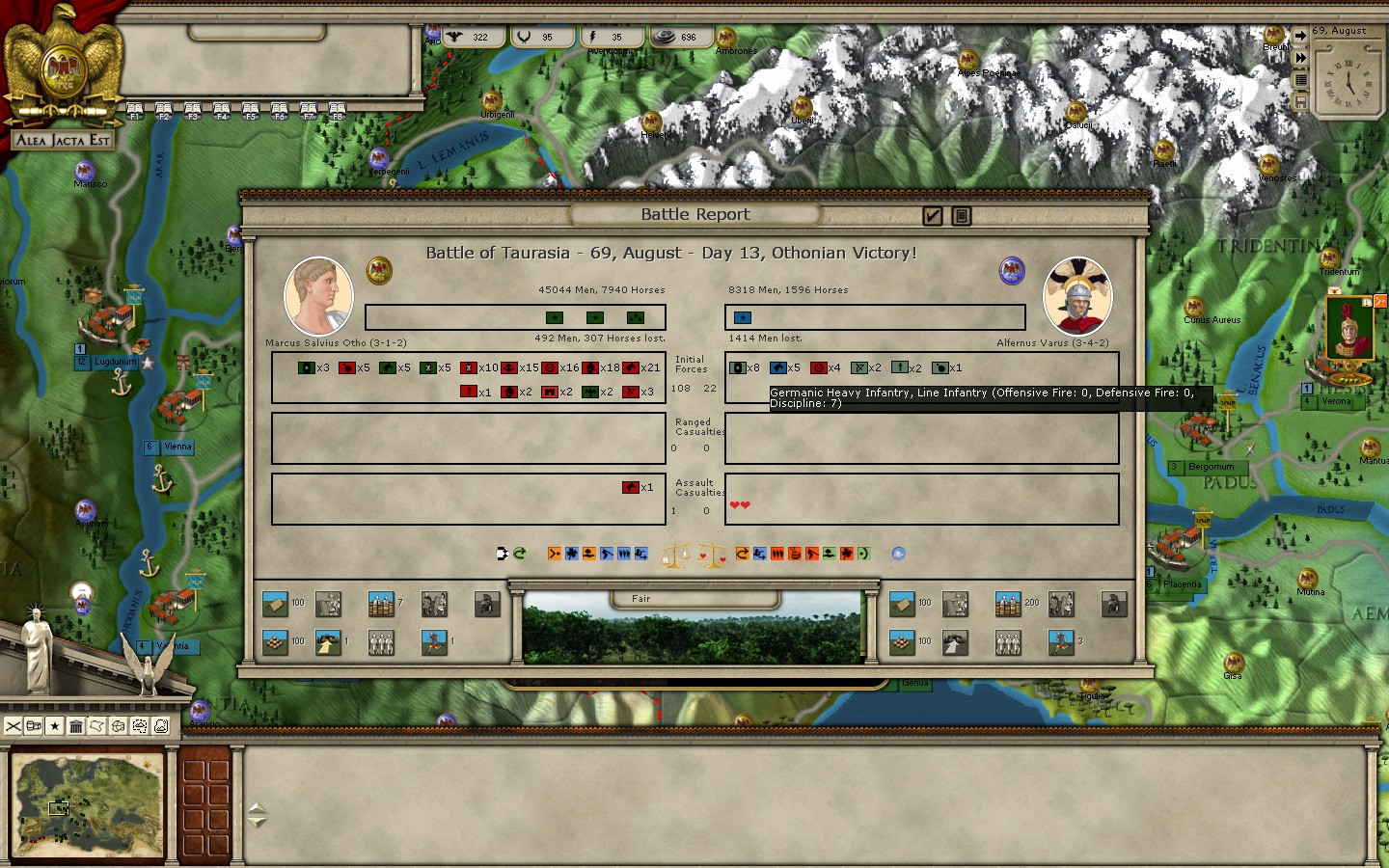
Task: Select the star map filter button
Action: click(55, 726)
